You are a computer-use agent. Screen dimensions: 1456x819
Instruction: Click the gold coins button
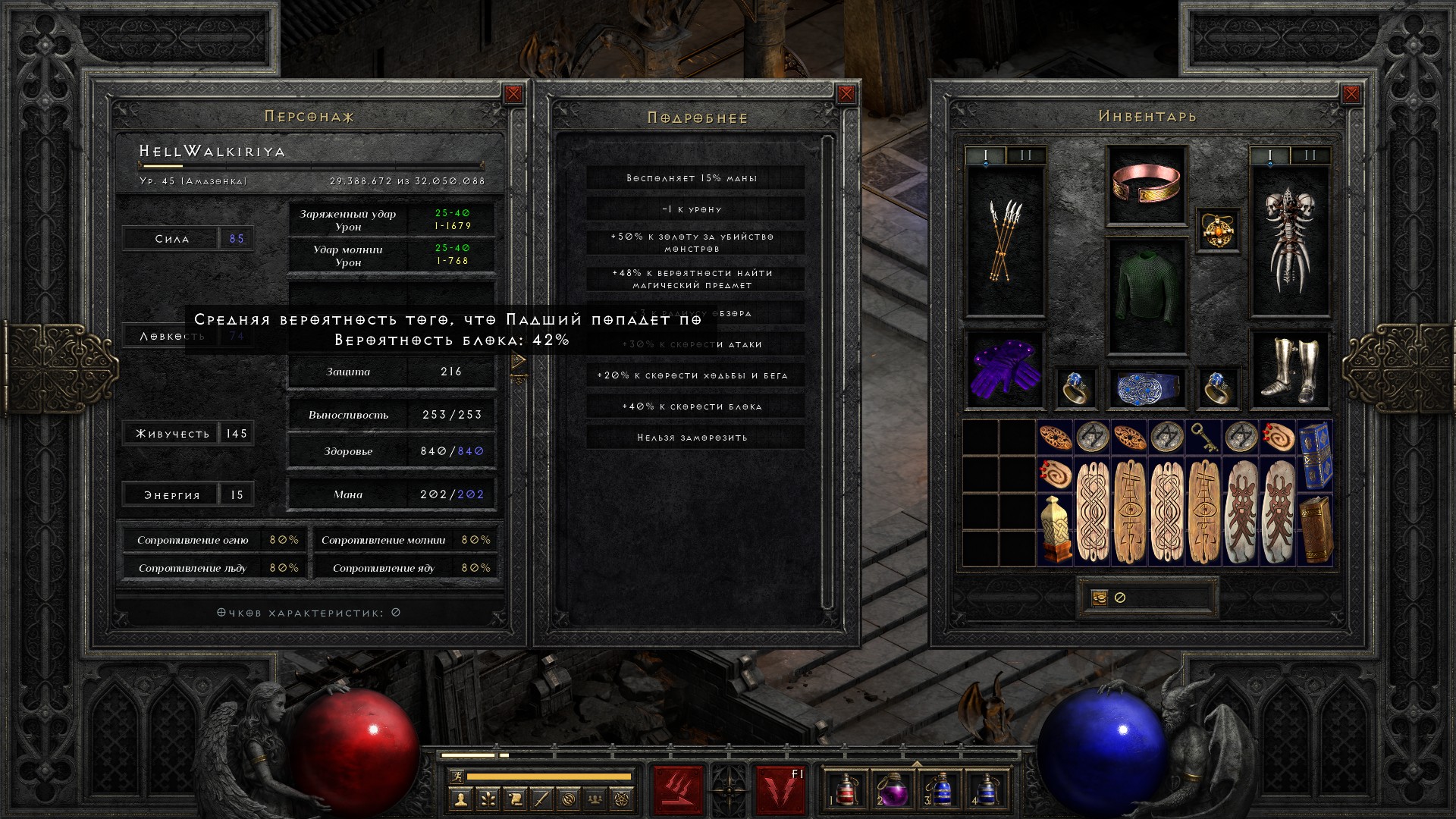(1099, 598)
